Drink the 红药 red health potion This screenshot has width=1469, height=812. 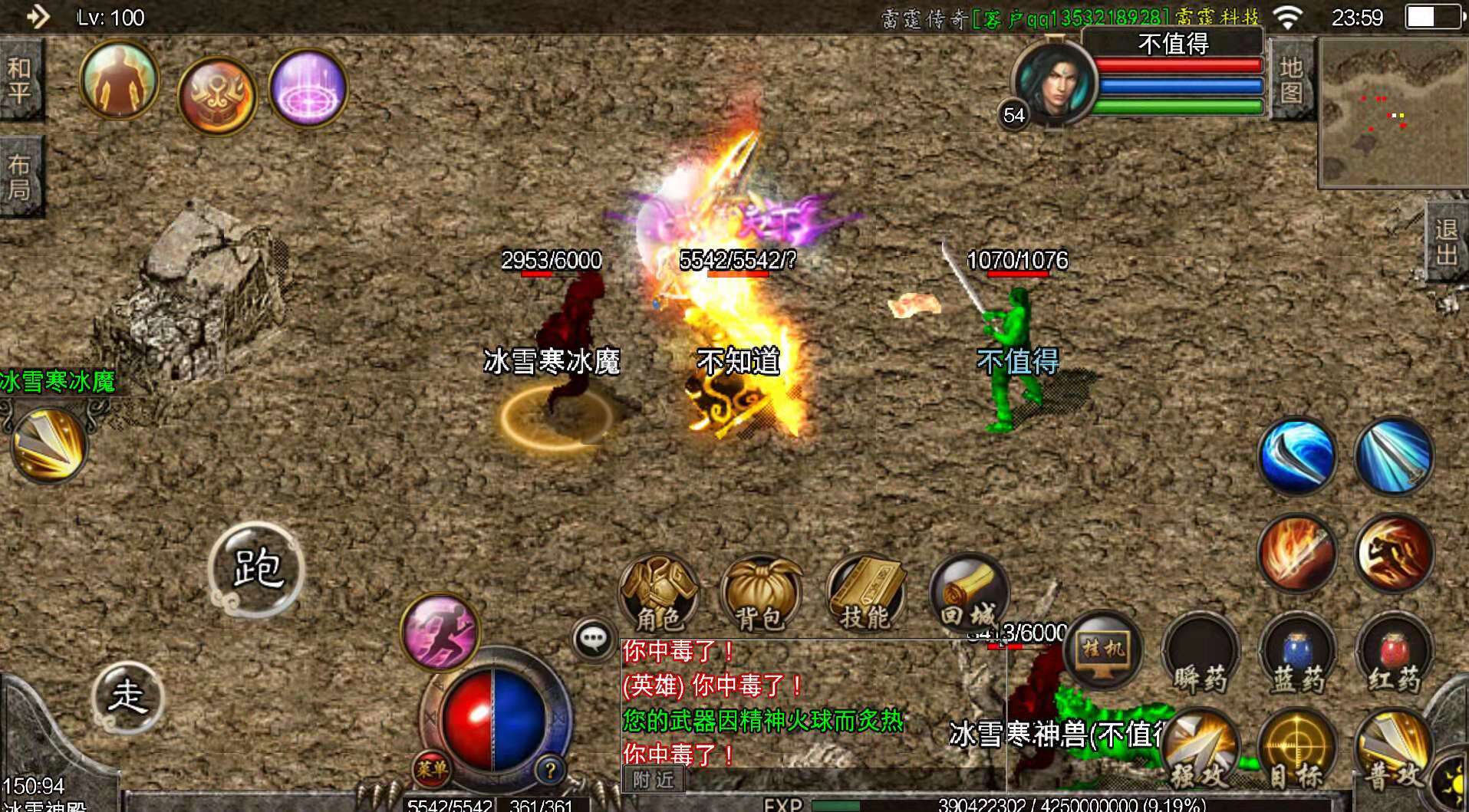pyautogui.click(x=1394, y=656)
